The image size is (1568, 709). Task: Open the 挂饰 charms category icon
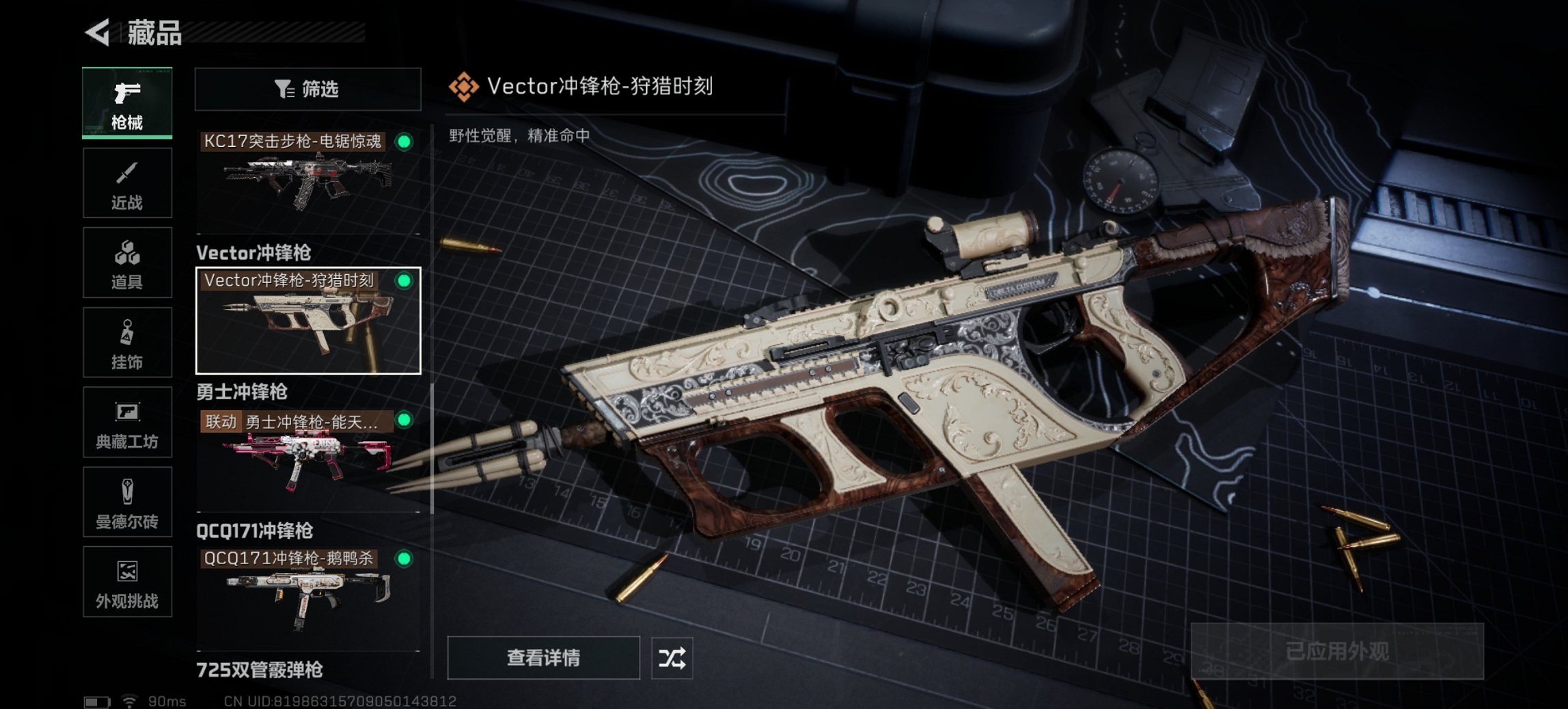(x=127, y=342)
